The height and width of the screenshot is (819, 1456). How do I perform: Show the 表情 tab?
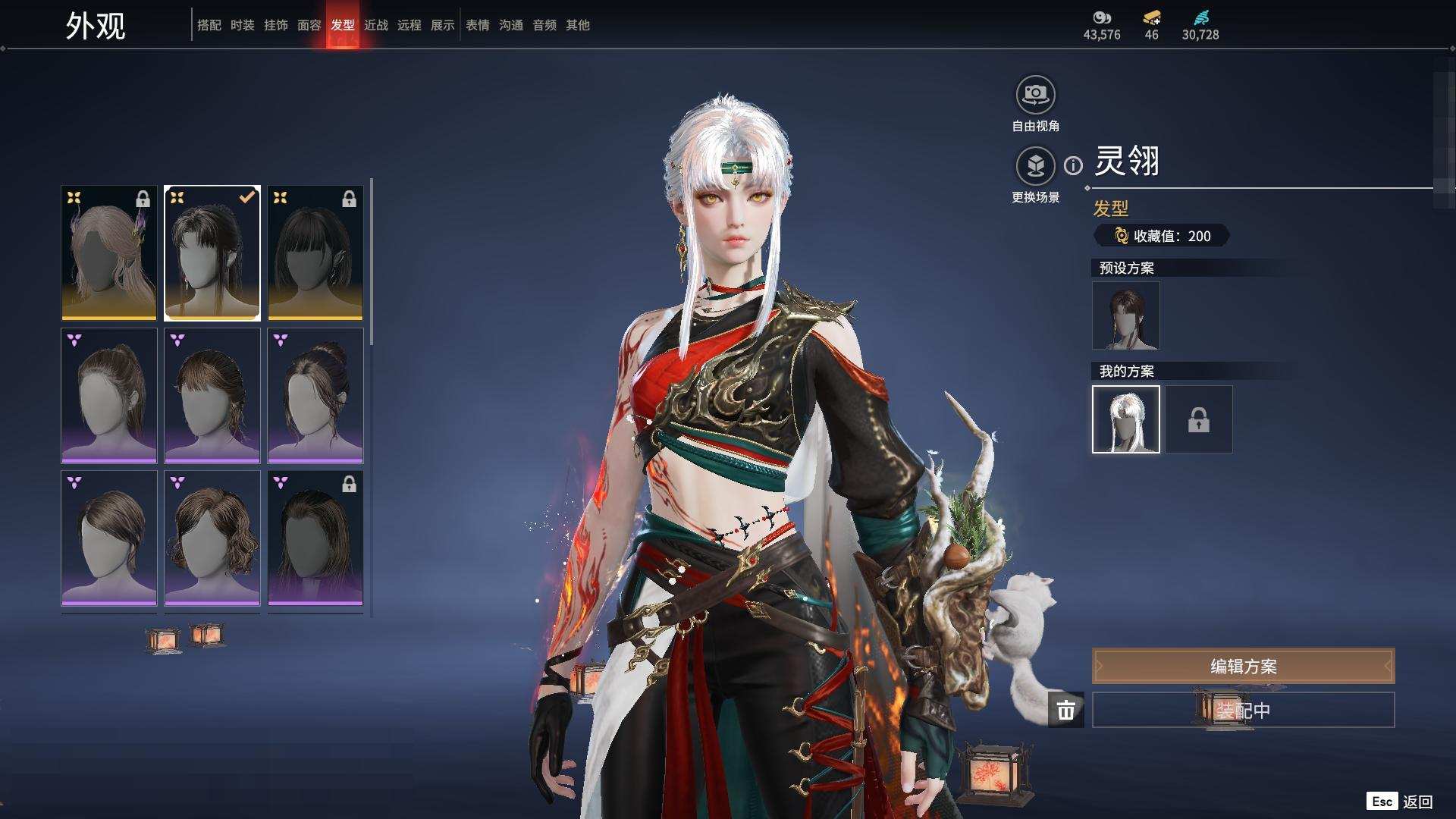(x=477, y=25)
